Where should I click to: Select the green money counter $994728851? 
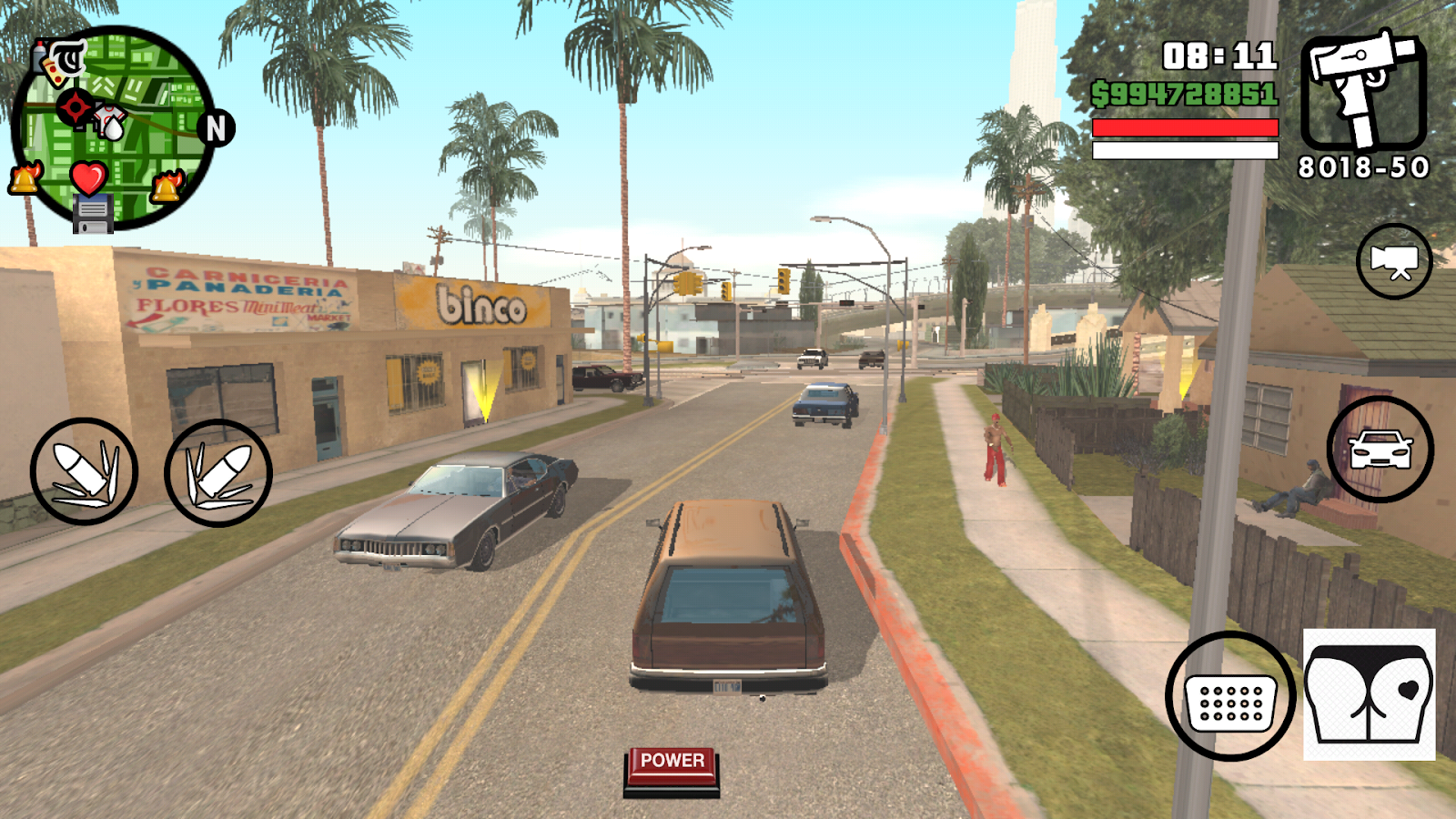pyautogui.click(x=1185, y=92)
